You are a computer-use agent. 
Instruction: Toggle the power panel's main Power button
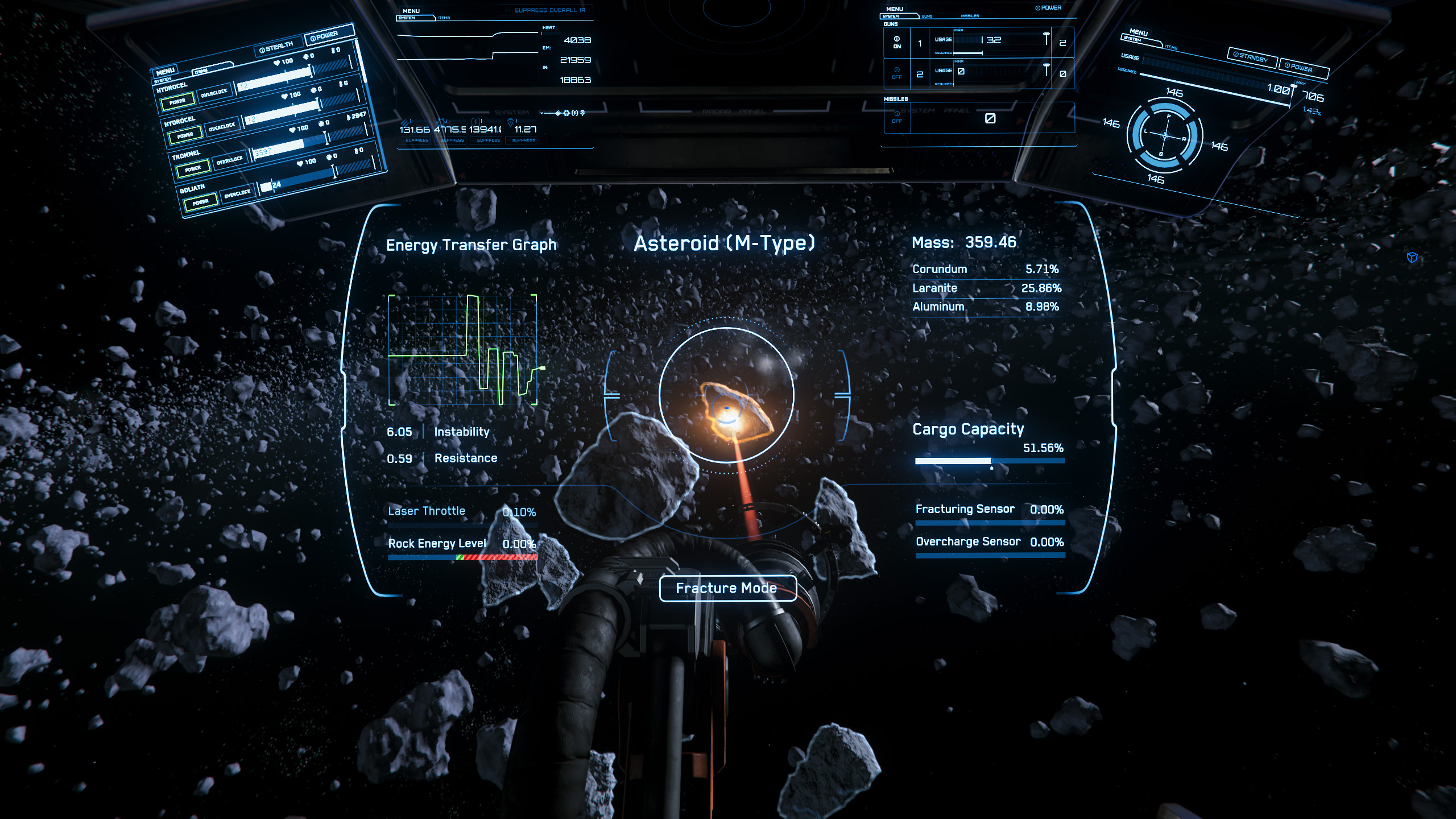(328, 35)
